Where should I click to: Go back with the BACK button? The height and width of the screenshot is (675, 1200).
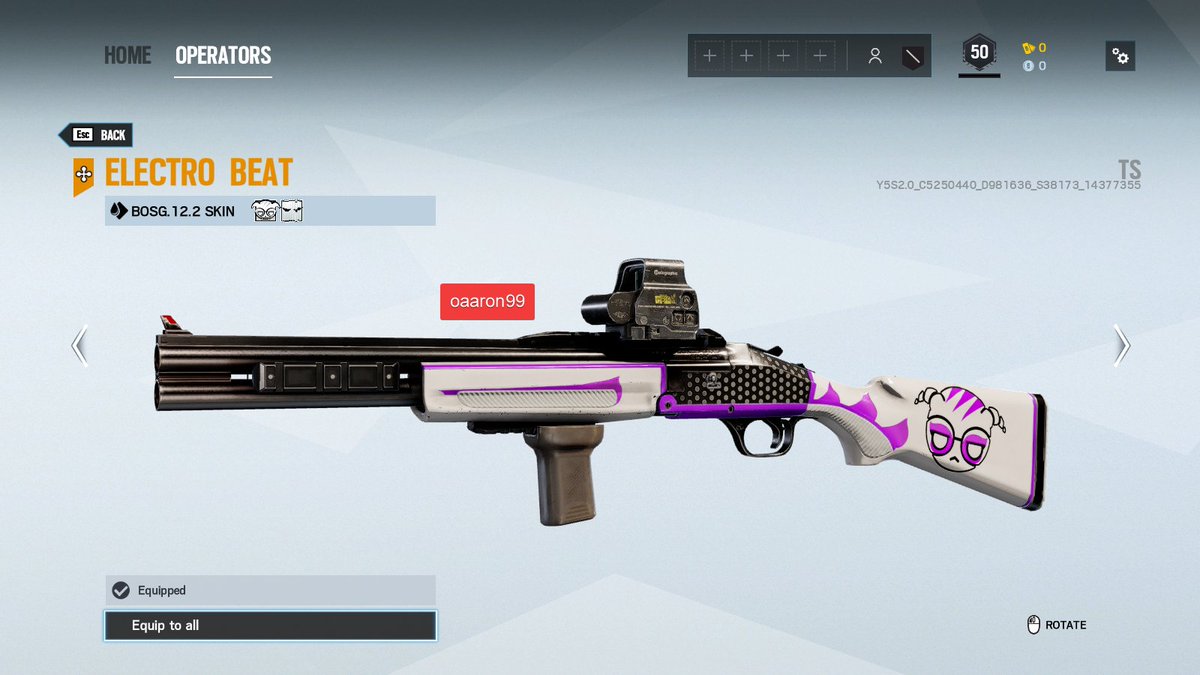(x=96, y=135)
